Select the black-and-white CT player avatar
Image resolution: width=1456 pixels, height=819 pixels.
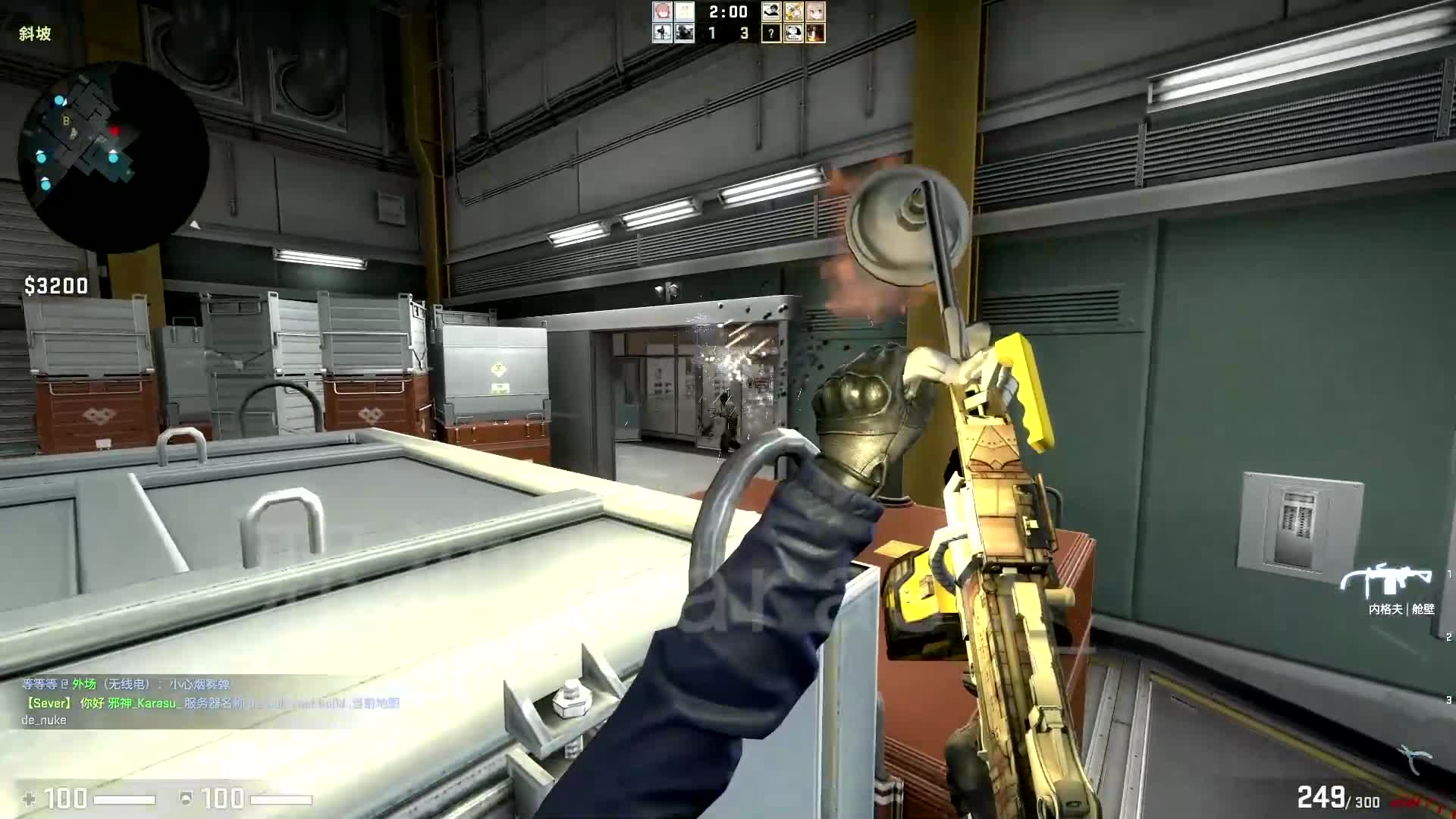661,33
